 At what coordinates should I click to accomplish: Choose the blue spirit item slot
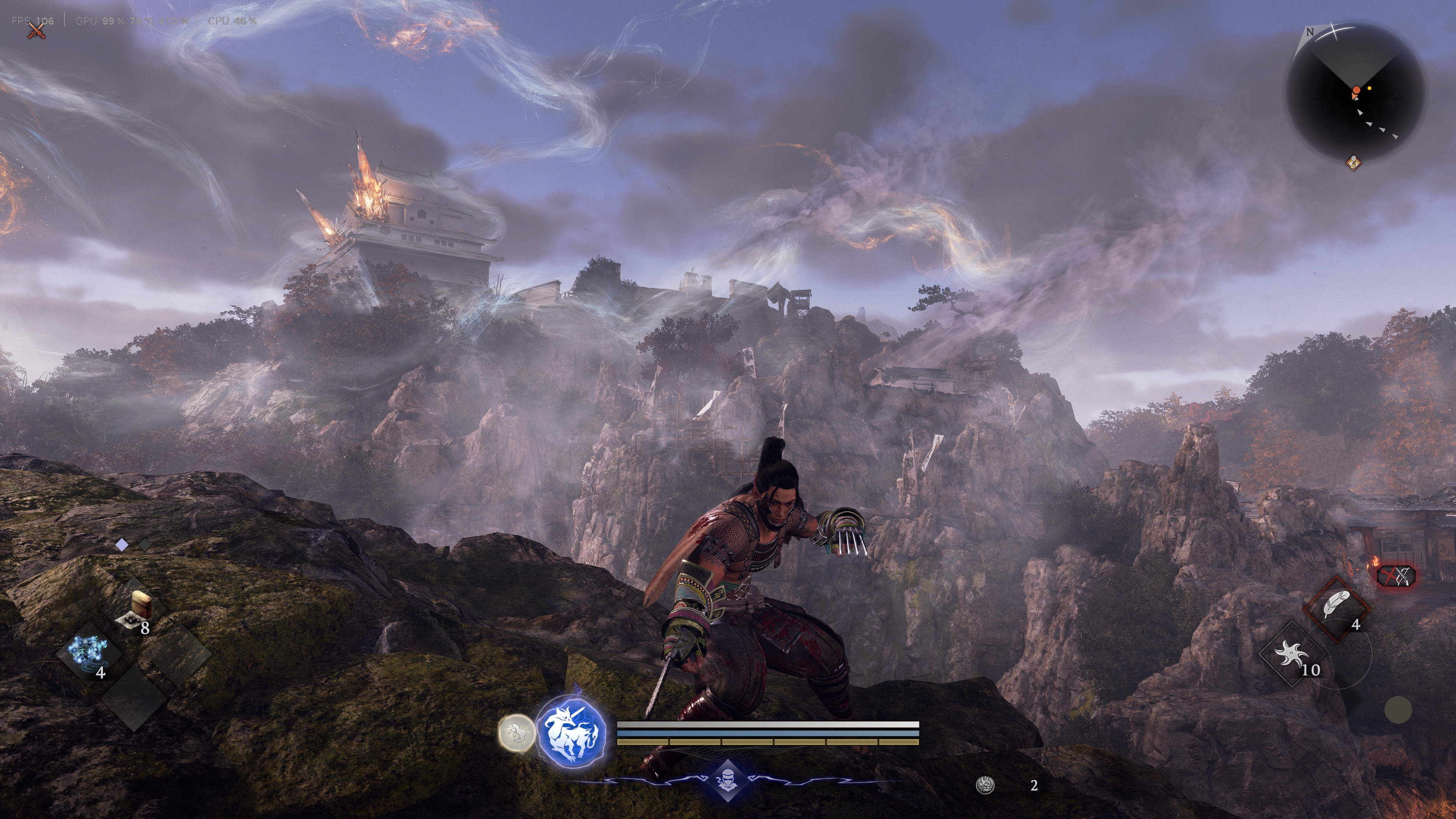(x=88, y=653)
